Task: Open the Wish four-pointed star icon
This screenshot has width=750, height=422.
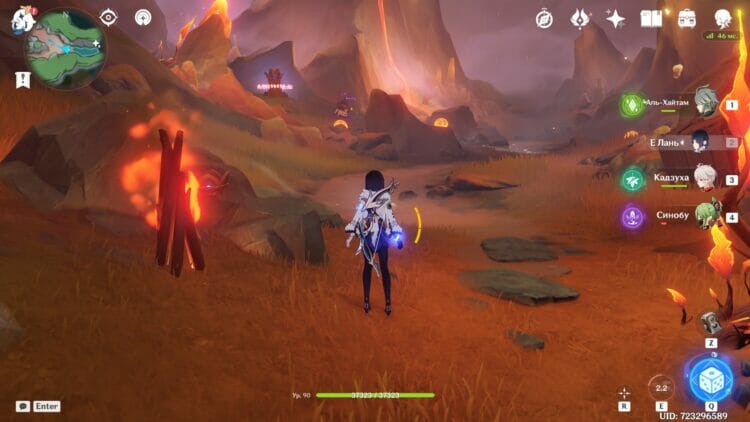Action: click(x=616, y=19)
